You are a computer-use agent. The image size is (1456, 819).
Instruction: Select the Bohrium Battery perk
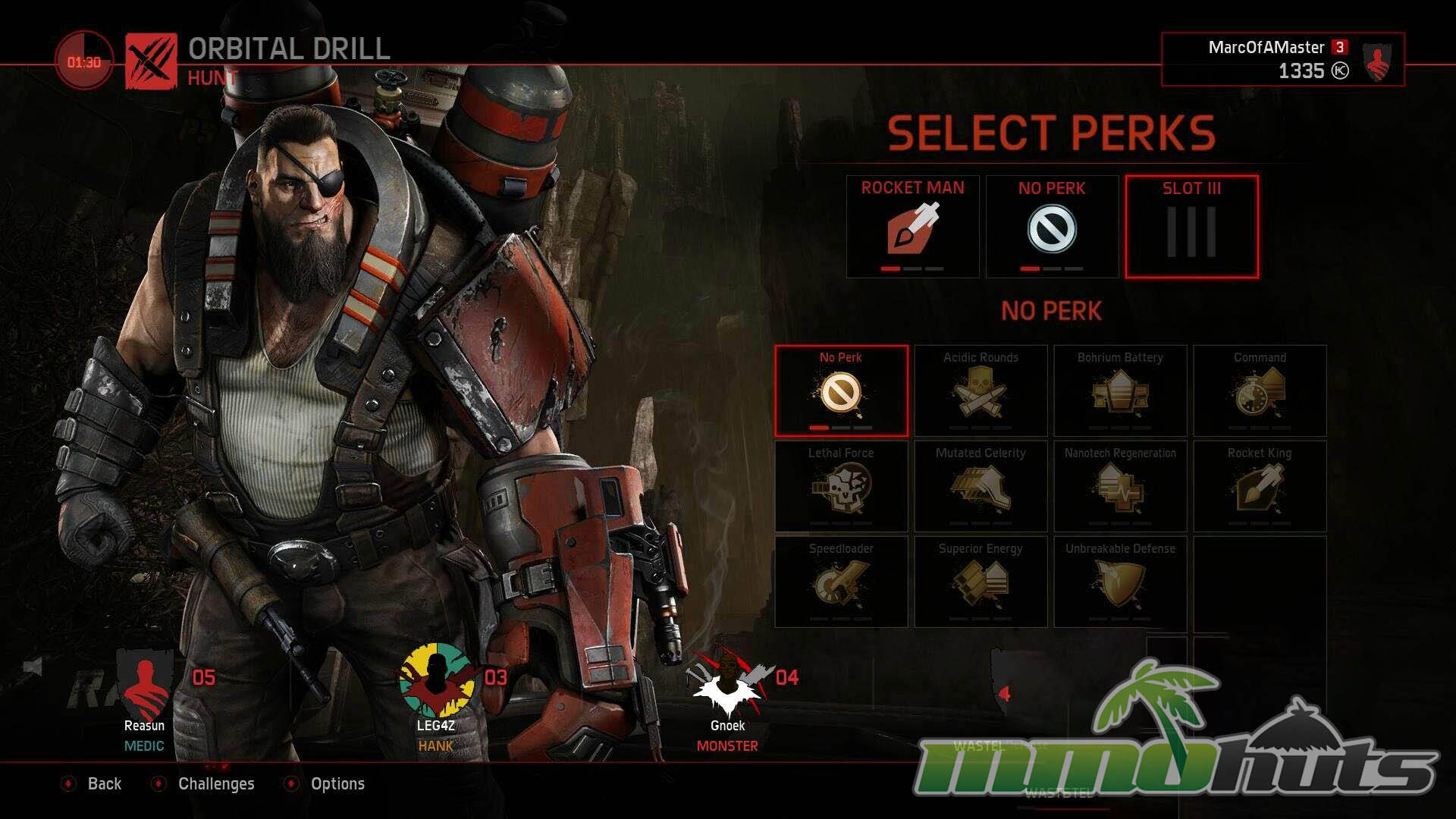tap(1120, 391)
